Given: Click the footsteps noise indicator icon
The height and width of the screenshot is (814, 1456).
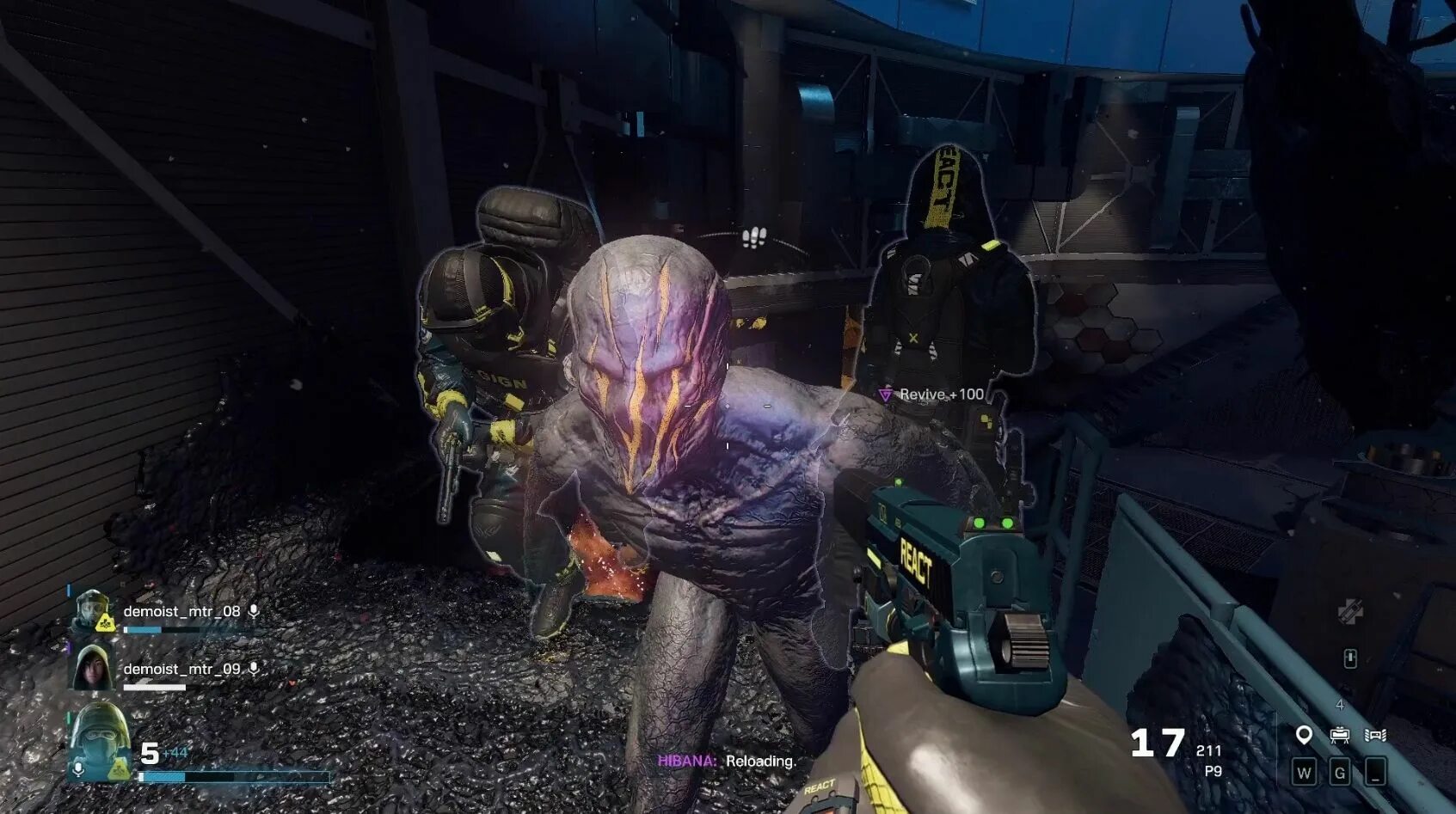Looking at the screenshot, I should (754, 238).
